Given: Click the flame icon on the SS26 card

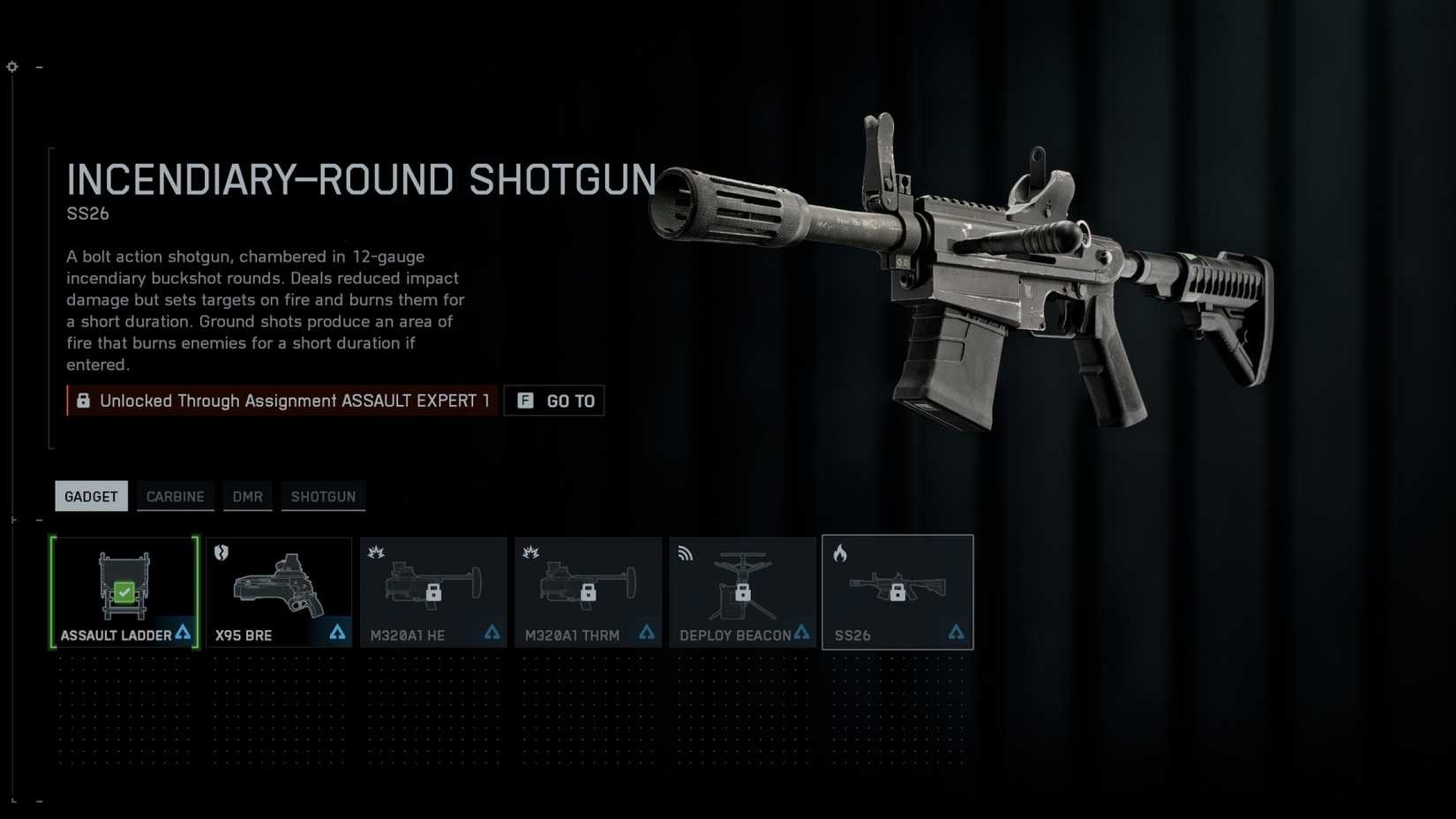Looking at the screenshot, I should point(840,552).
